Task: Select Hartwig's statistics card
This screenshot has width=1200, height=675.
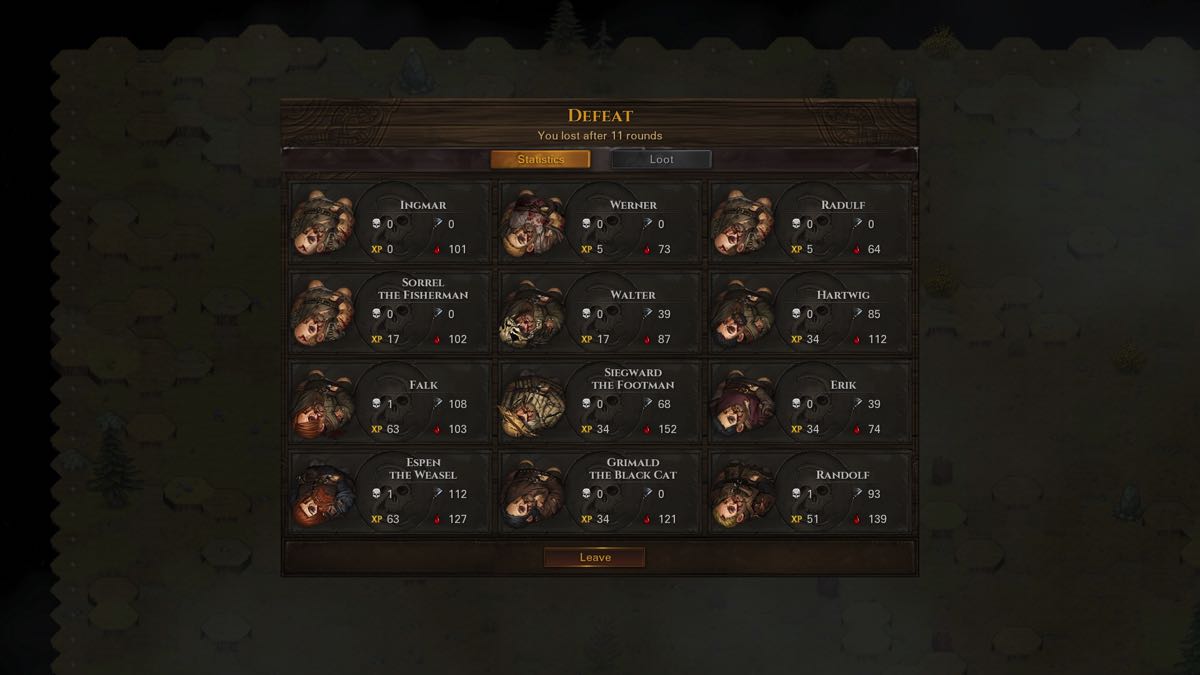Action: [x=810, y=312]
